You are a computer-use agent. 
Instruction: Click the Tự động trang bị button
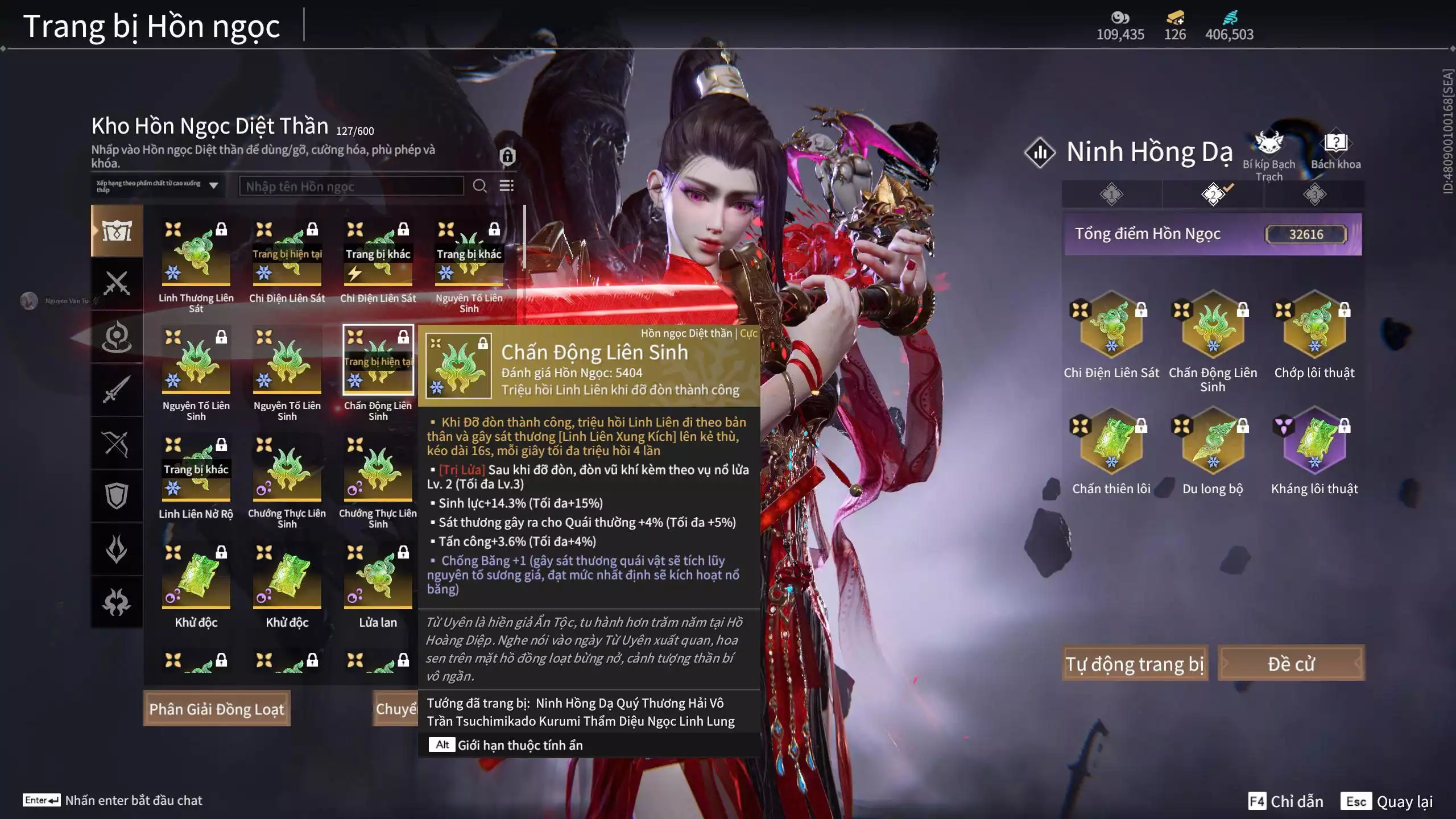pos(1135,663)
